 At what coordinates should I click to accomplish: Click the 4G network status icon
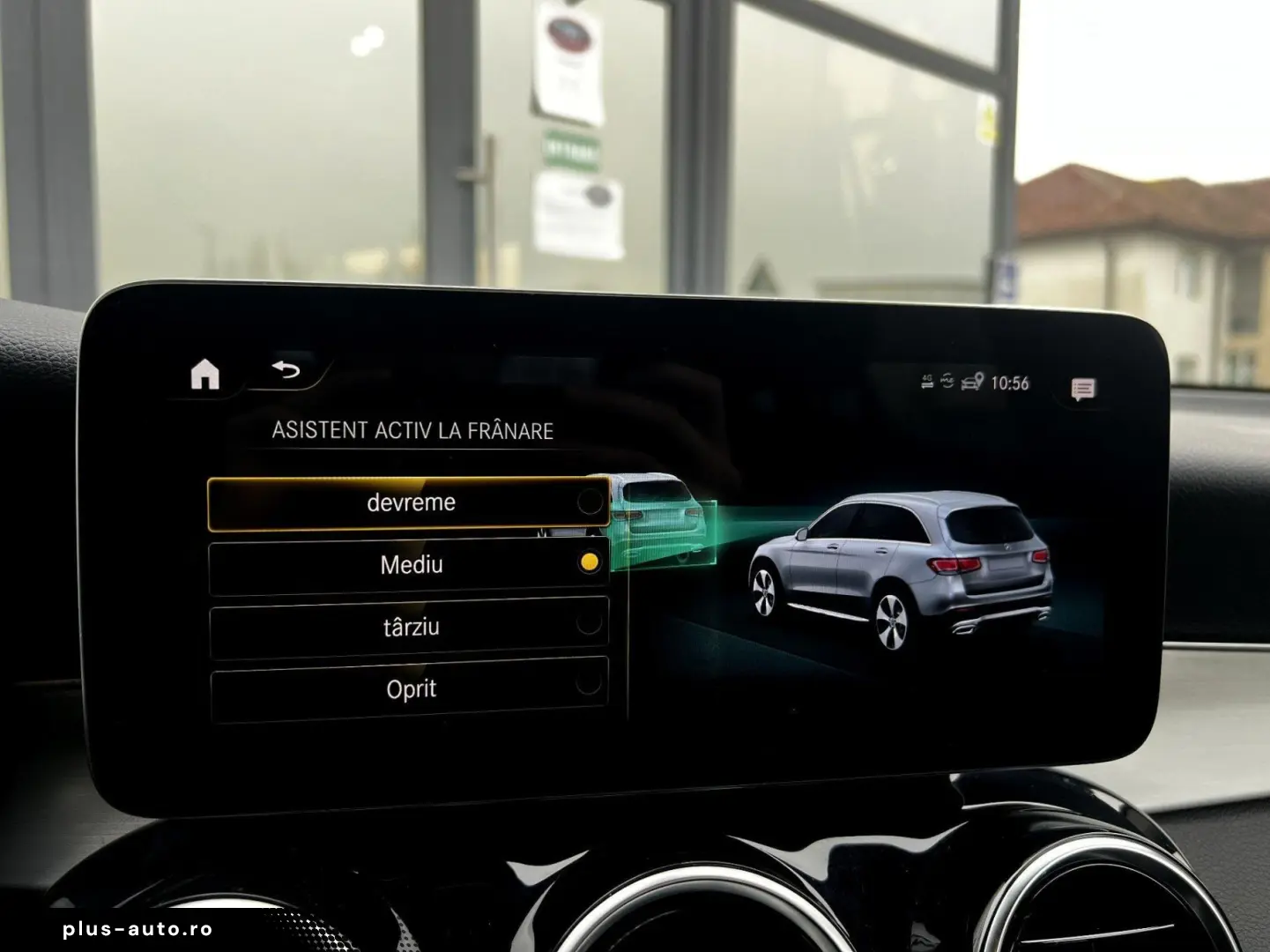coord(927,381)
